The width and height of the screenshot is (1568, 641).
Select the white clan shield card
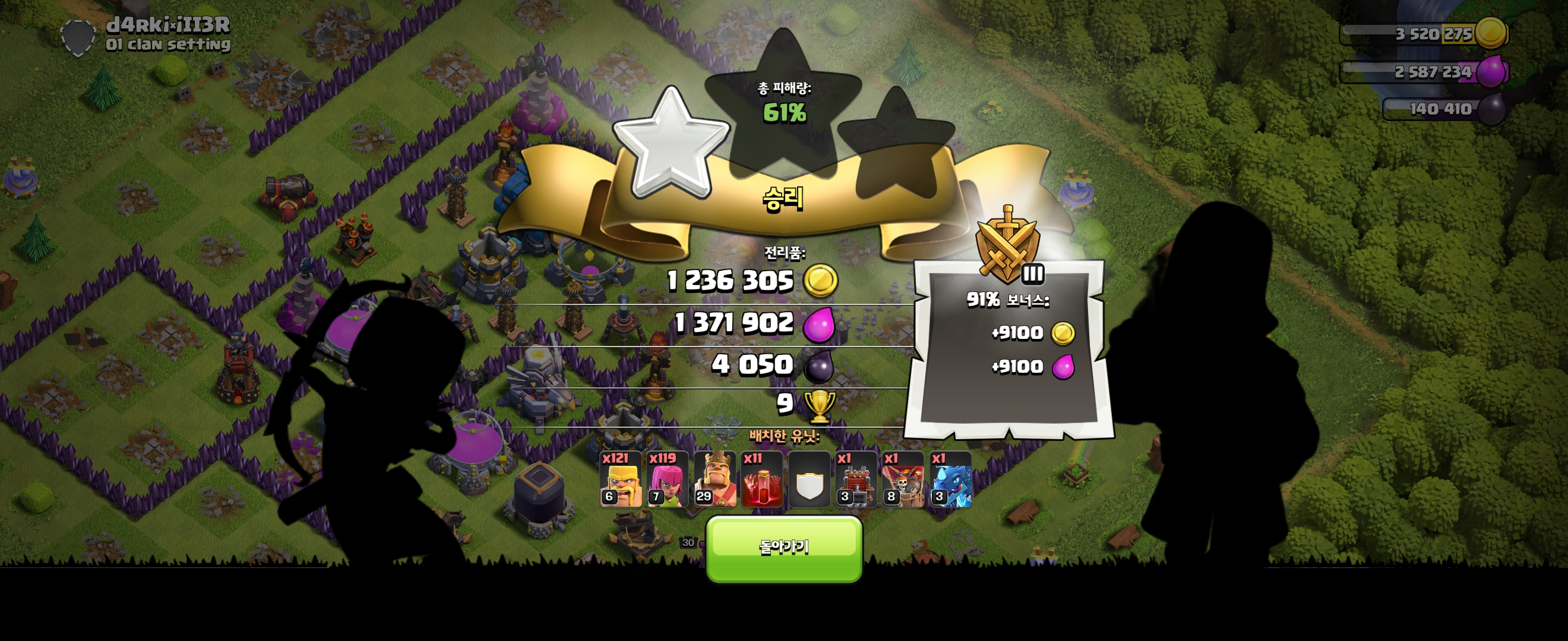point(809,480)
